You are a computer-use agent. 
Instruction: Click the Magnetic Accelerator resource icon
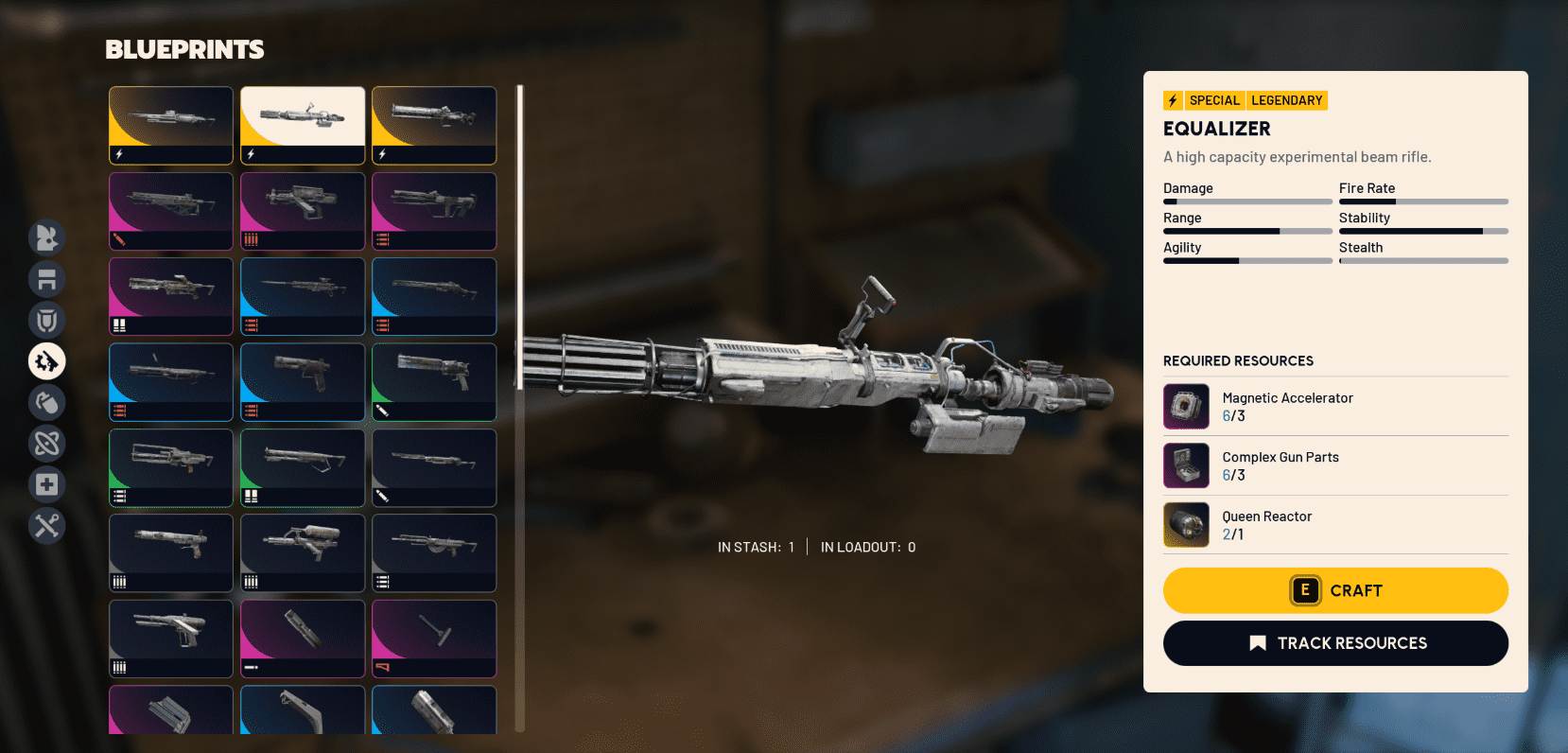tap(1186, 406)
